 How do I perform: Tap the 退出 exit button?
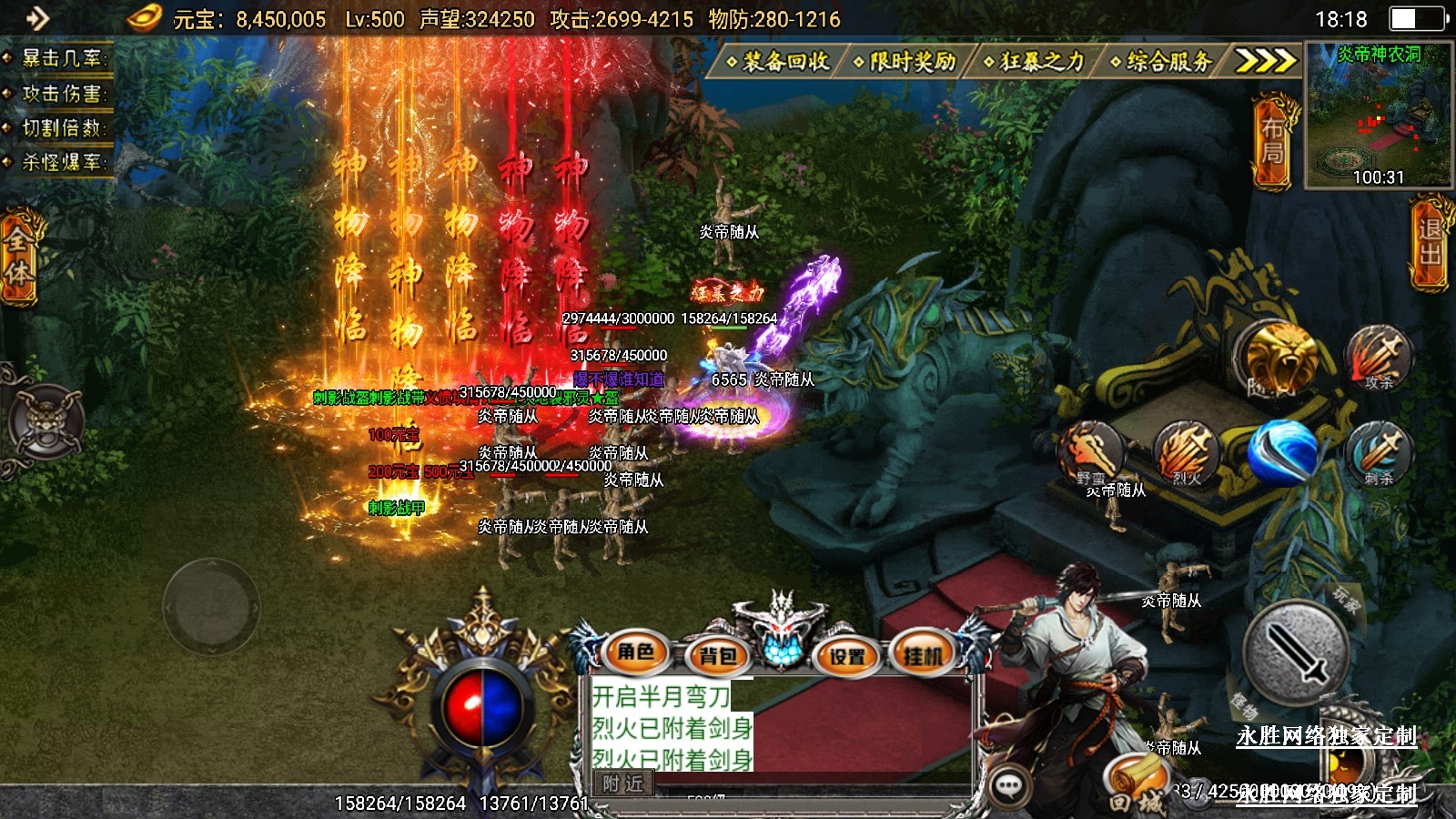1431,242
